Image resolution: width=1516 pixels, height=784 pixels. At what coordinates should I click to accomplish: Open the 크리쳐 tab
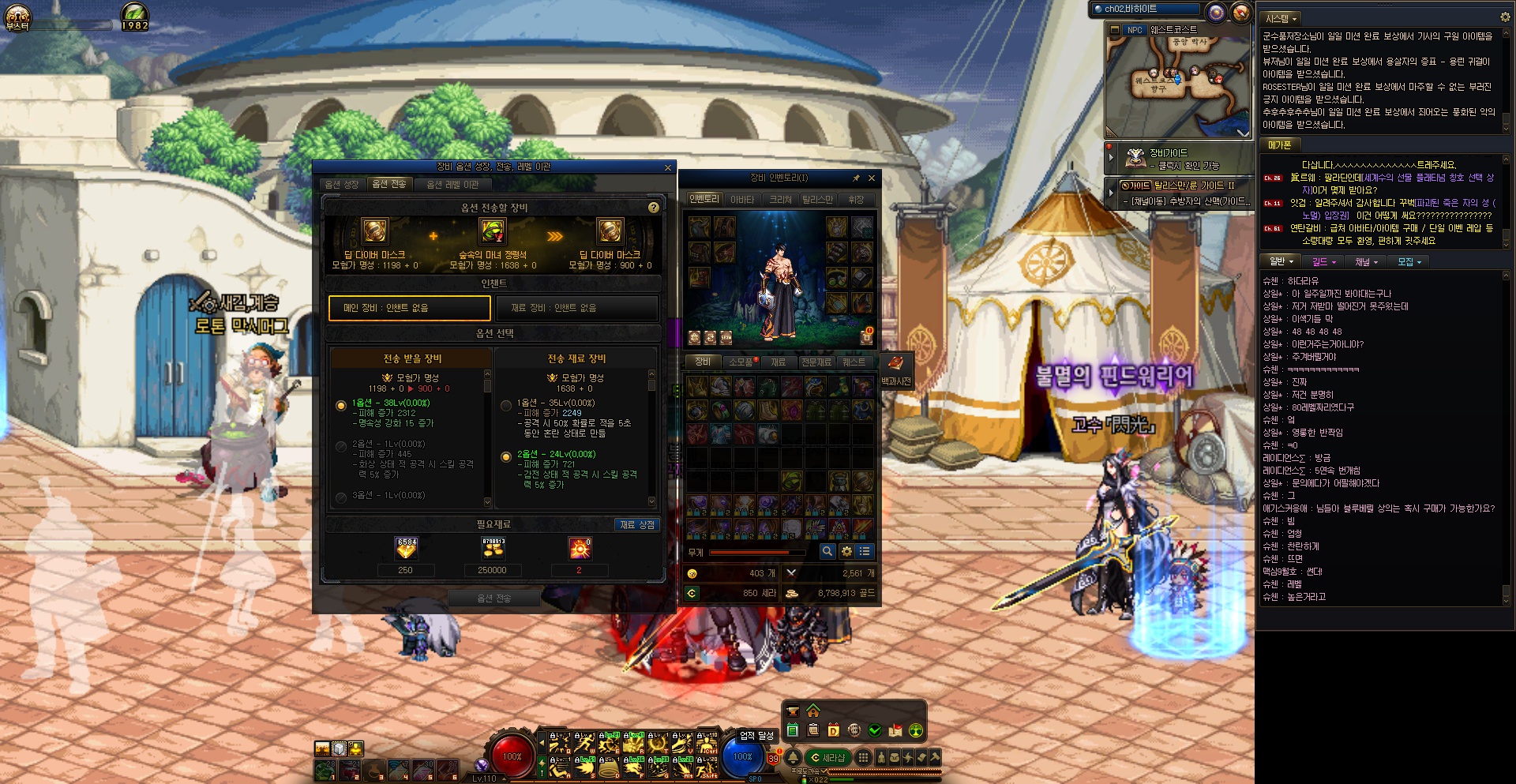tap(780, 200)
